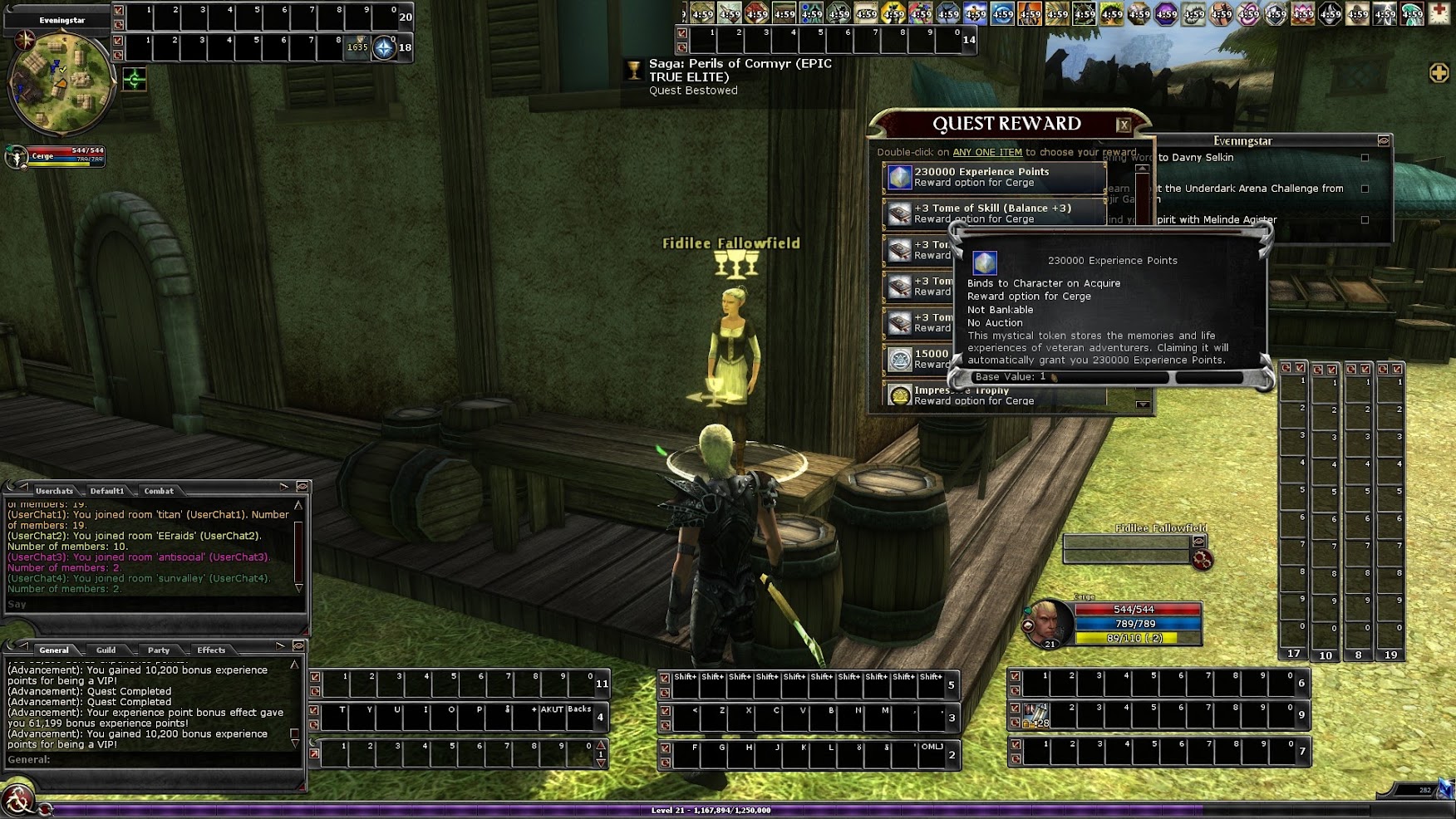Select Cerge's character portrait

[1049, 621]
